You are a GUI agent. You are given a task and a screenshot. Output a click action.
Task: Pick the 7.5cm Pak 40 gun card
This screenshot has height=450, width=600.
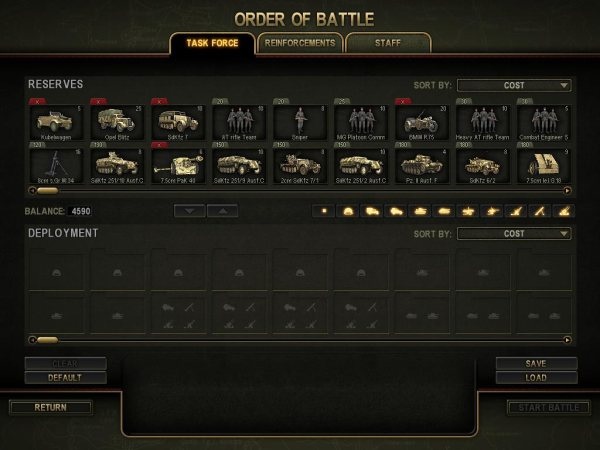click(176, 165)
